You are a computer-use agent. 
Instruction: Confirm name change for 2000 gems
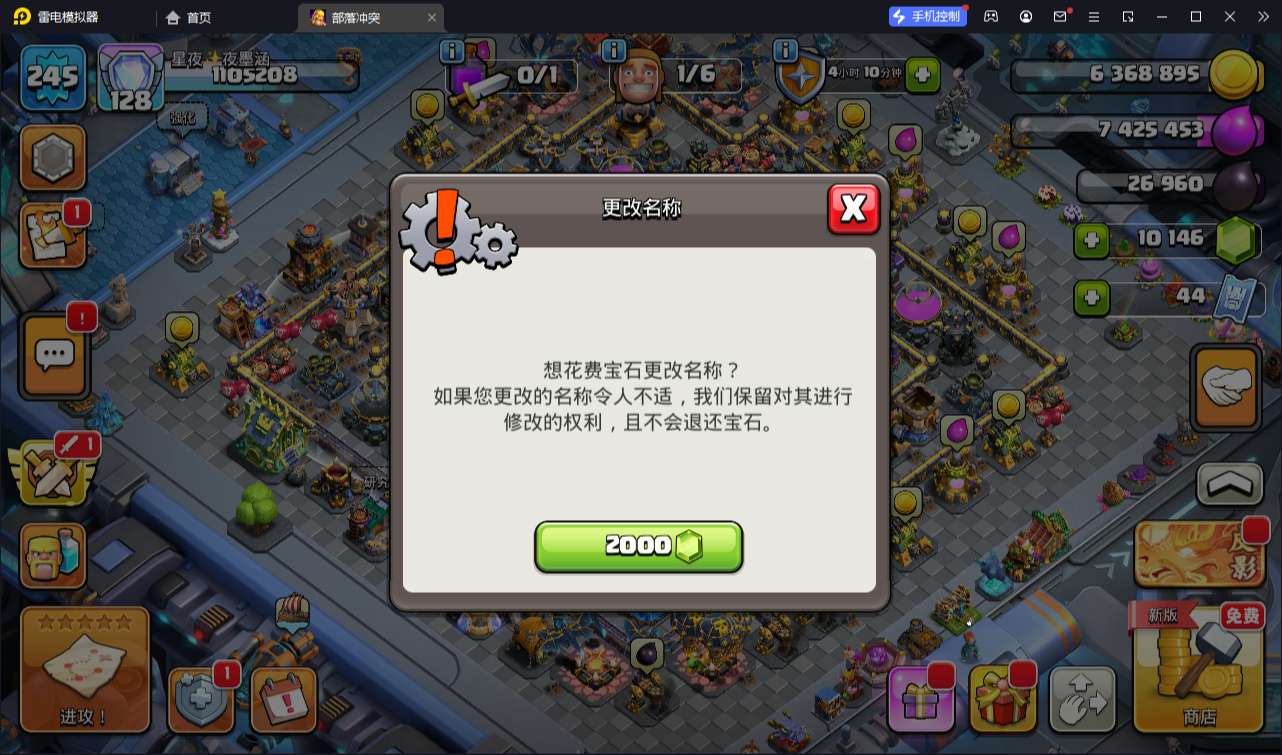click(638, 546)
